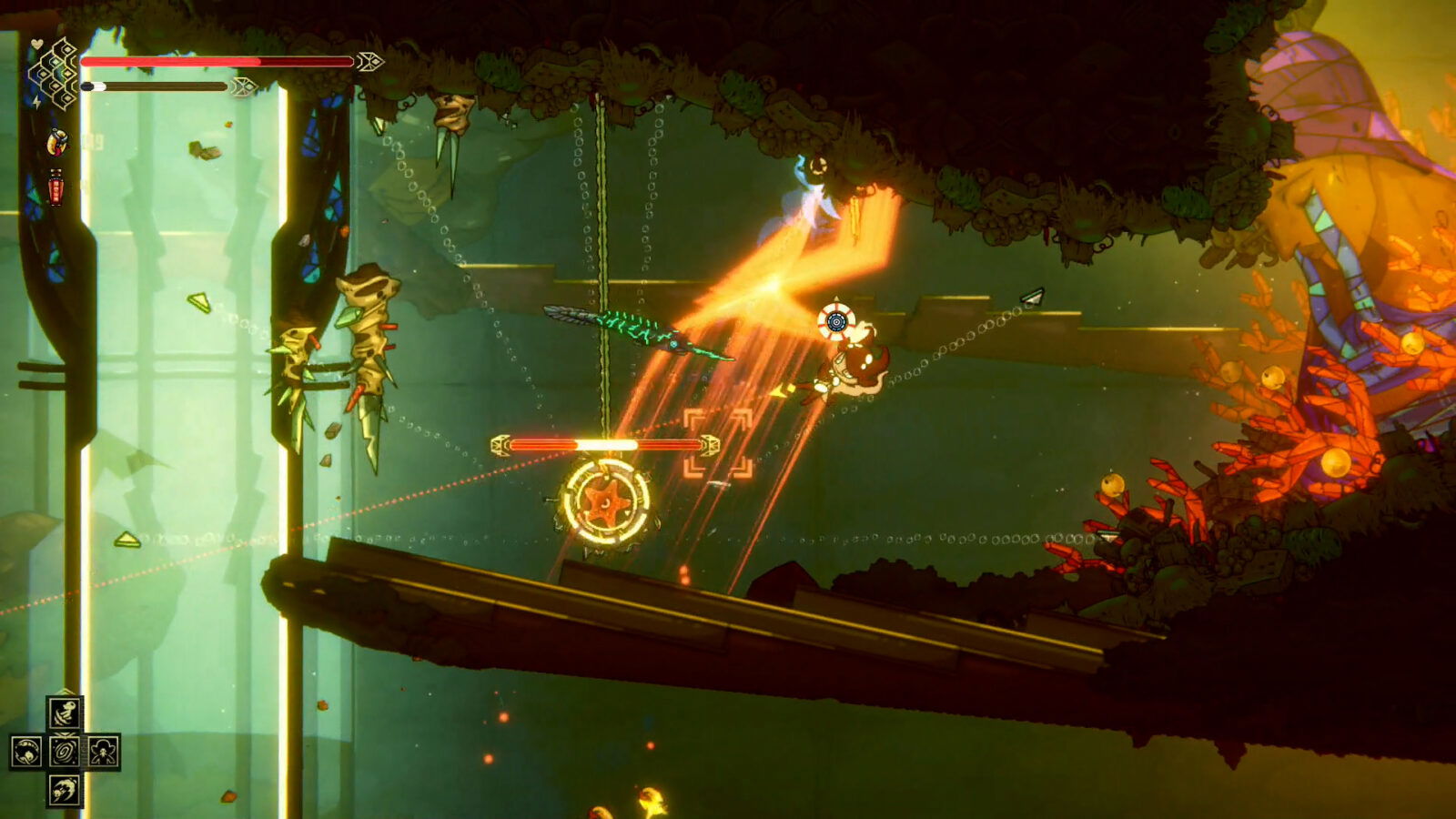Select the jellyfish skill on the right arm
Screen dimensions: 1456x819
tap(104, 753)
